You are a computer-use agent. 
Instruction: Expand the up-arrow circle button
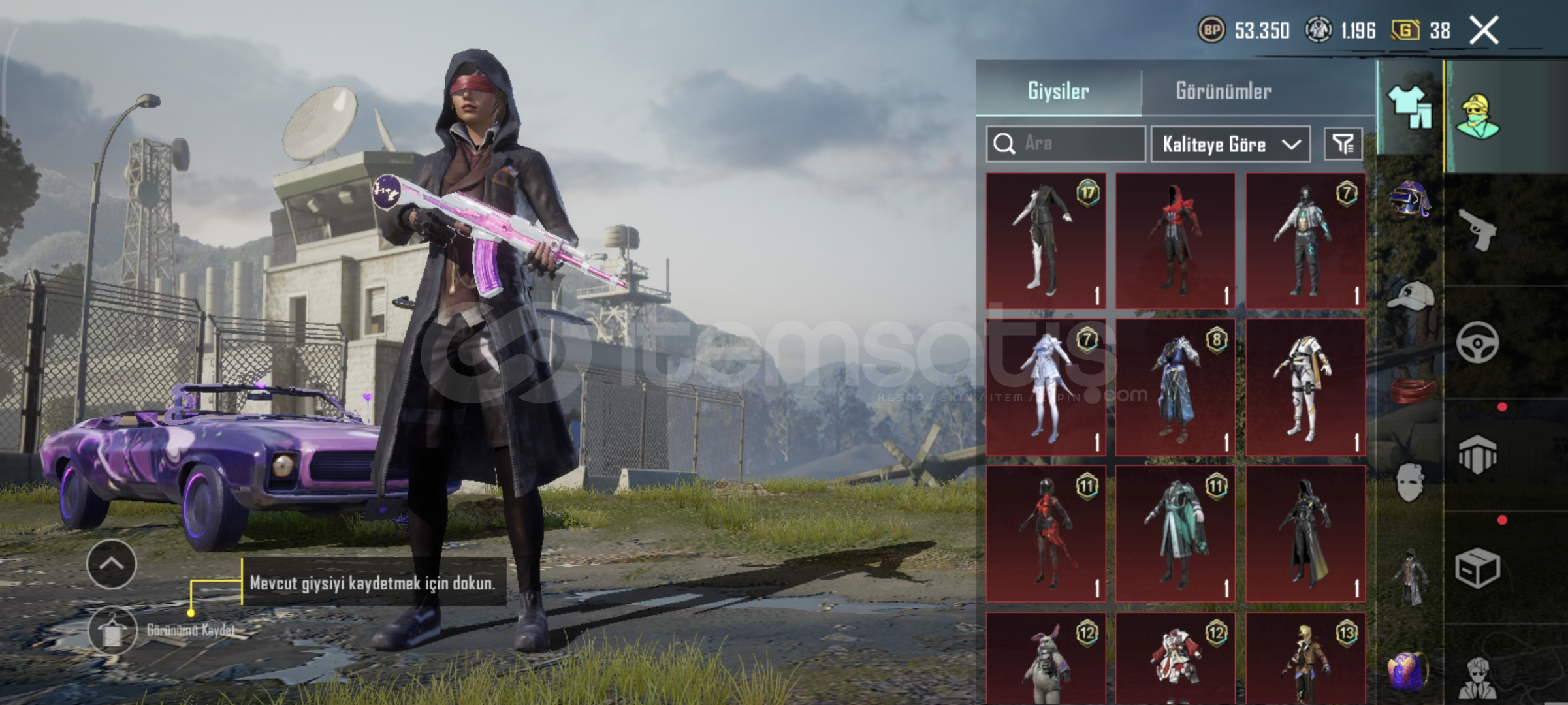[x=112, y=564]
